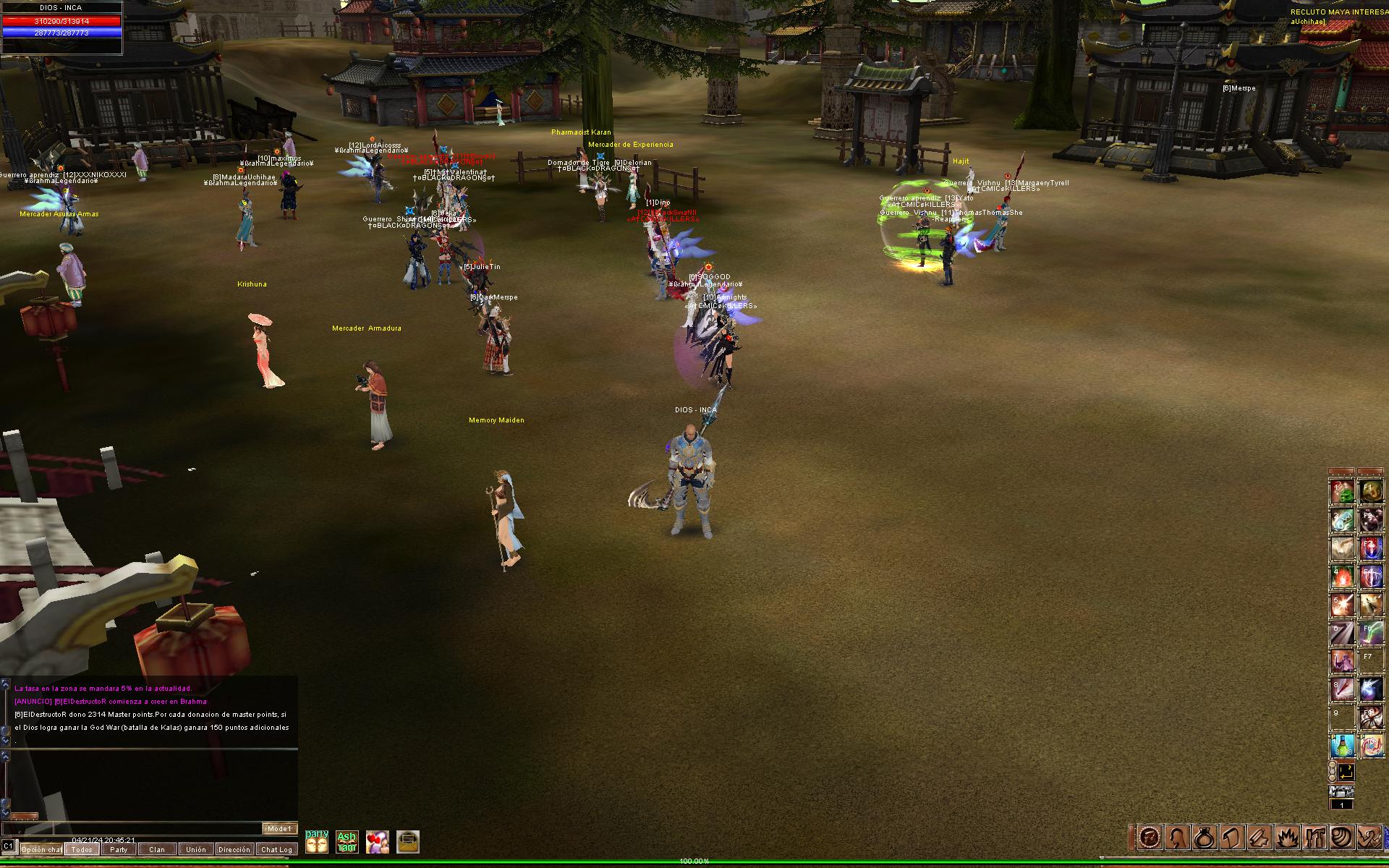The width and height of the screenshot is (1389, 868).
Task: Open the party icon with two faces
Action: (317, 842)
